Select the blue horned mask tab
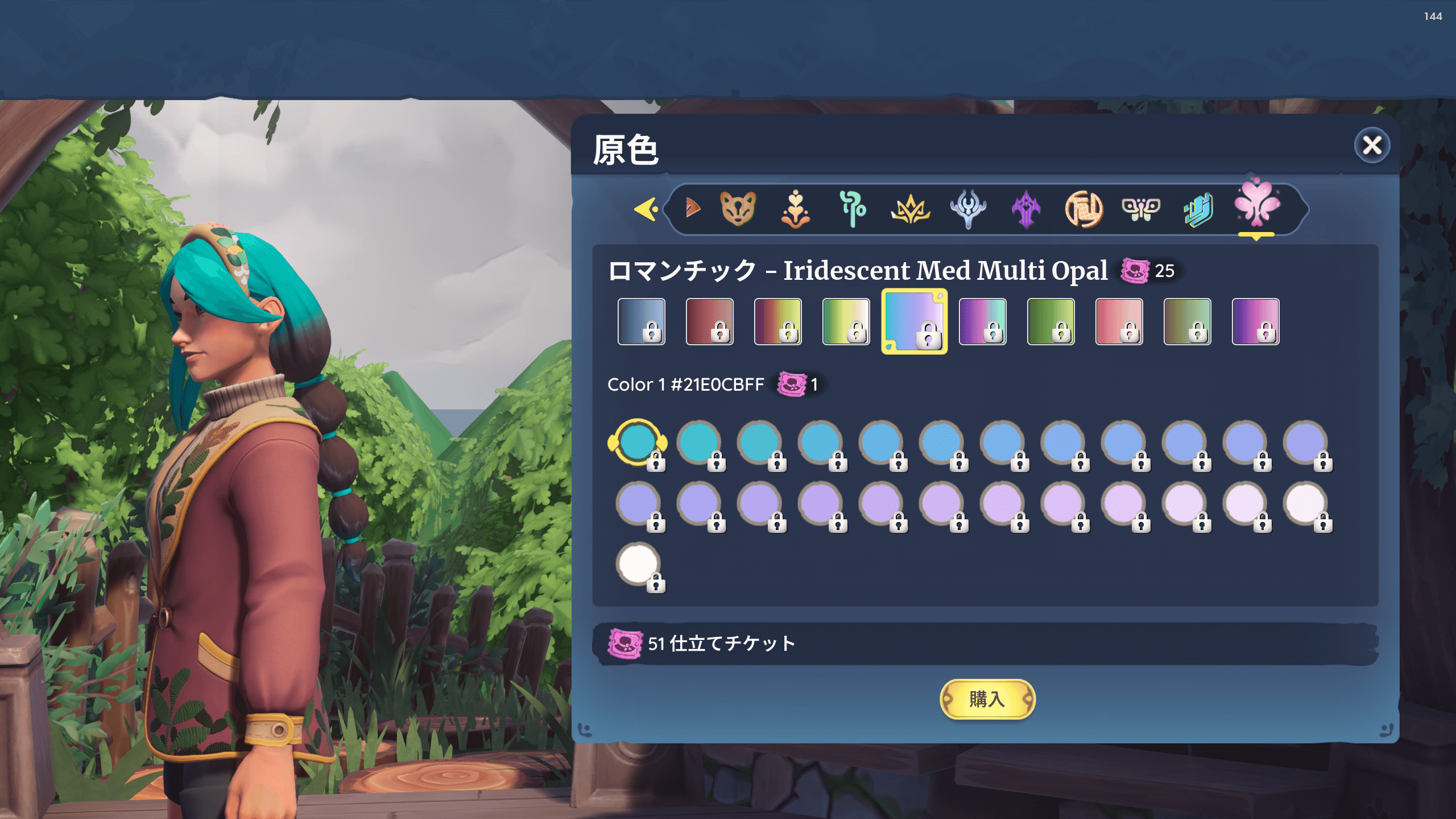Screen dimensions: 1456x819 tap(968, 209)
